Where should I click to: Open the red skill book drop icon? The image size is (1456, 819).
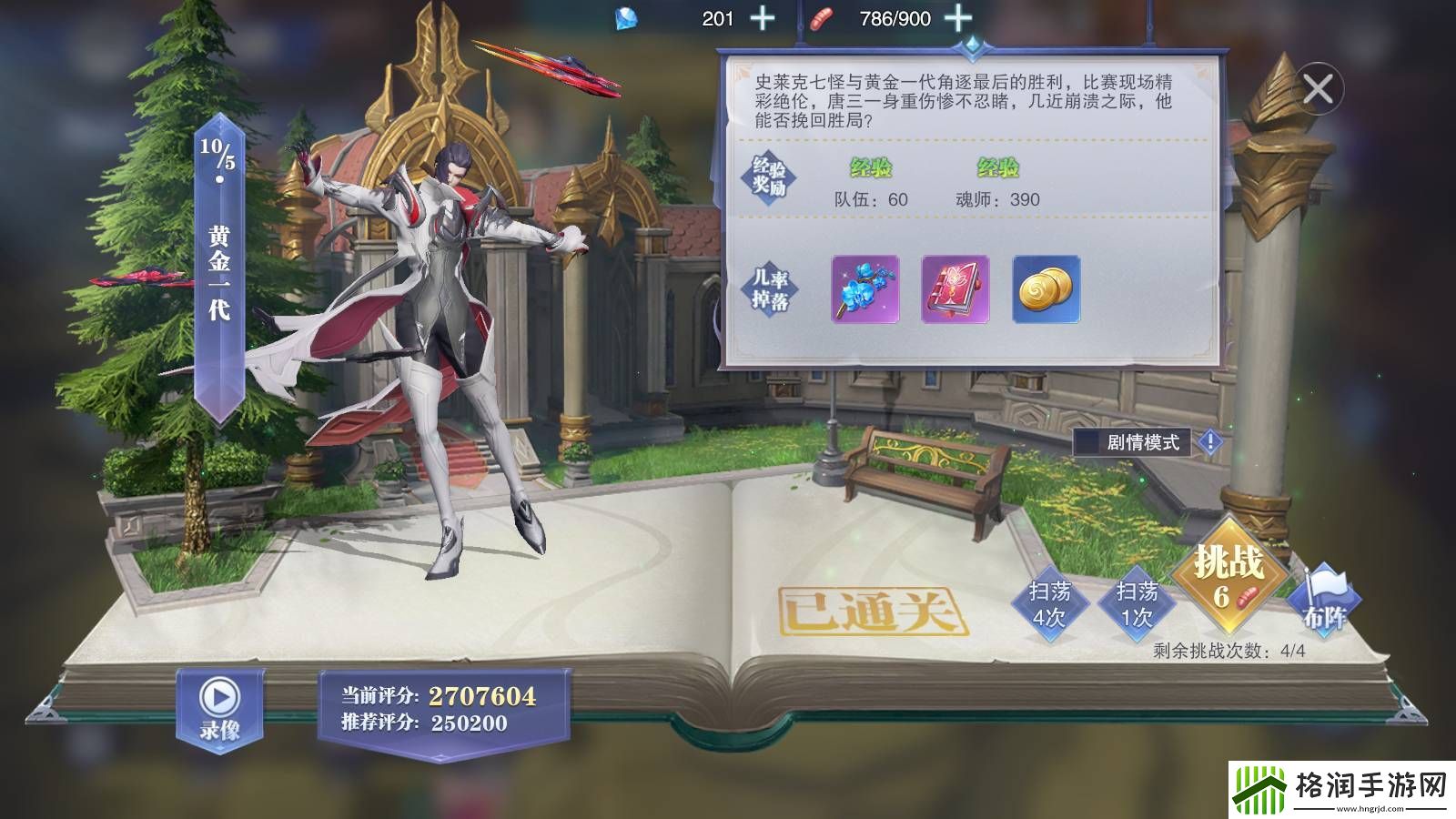954,291
